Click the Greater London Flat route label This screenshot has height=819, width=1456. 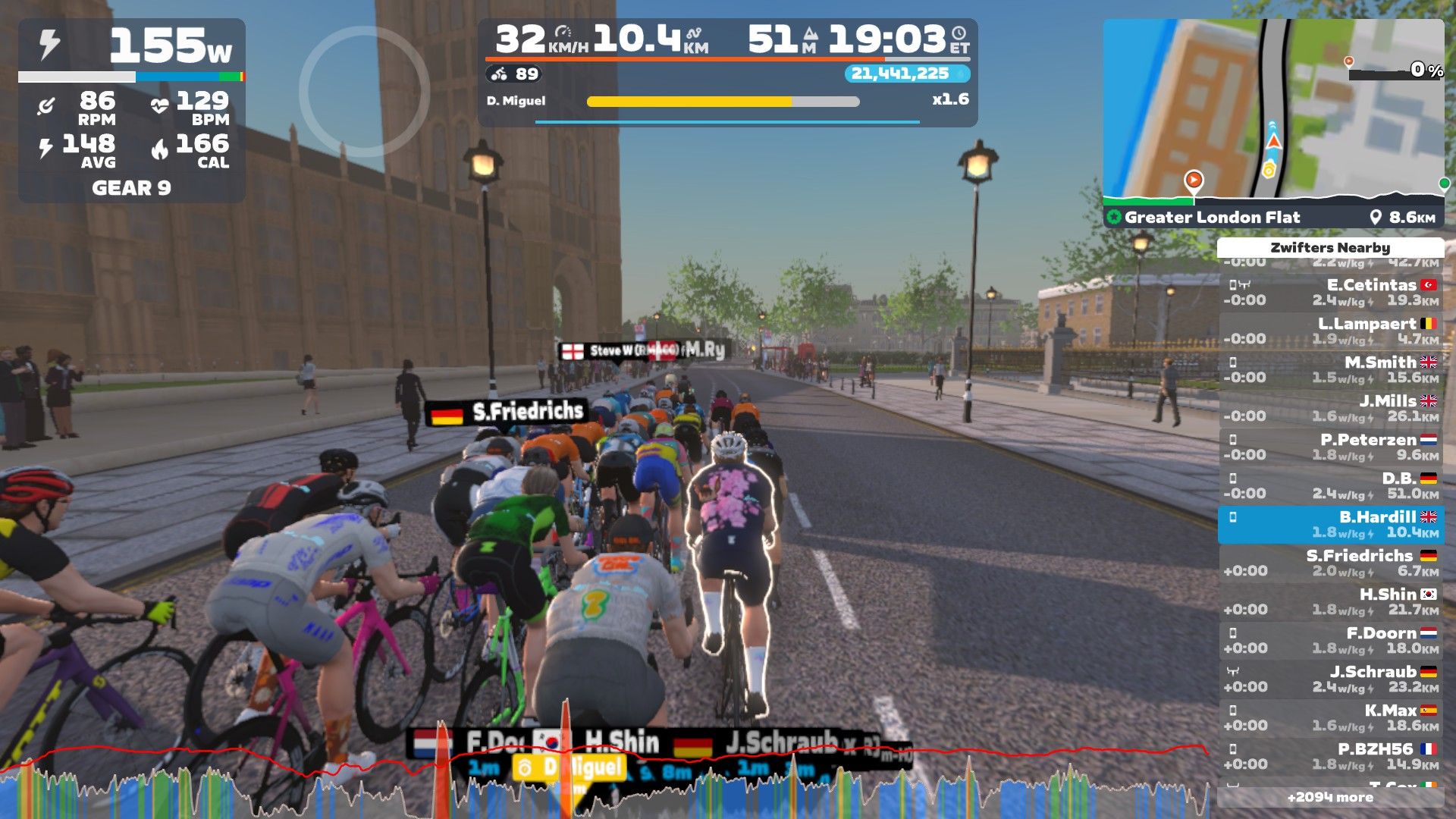coord(1211,218)
